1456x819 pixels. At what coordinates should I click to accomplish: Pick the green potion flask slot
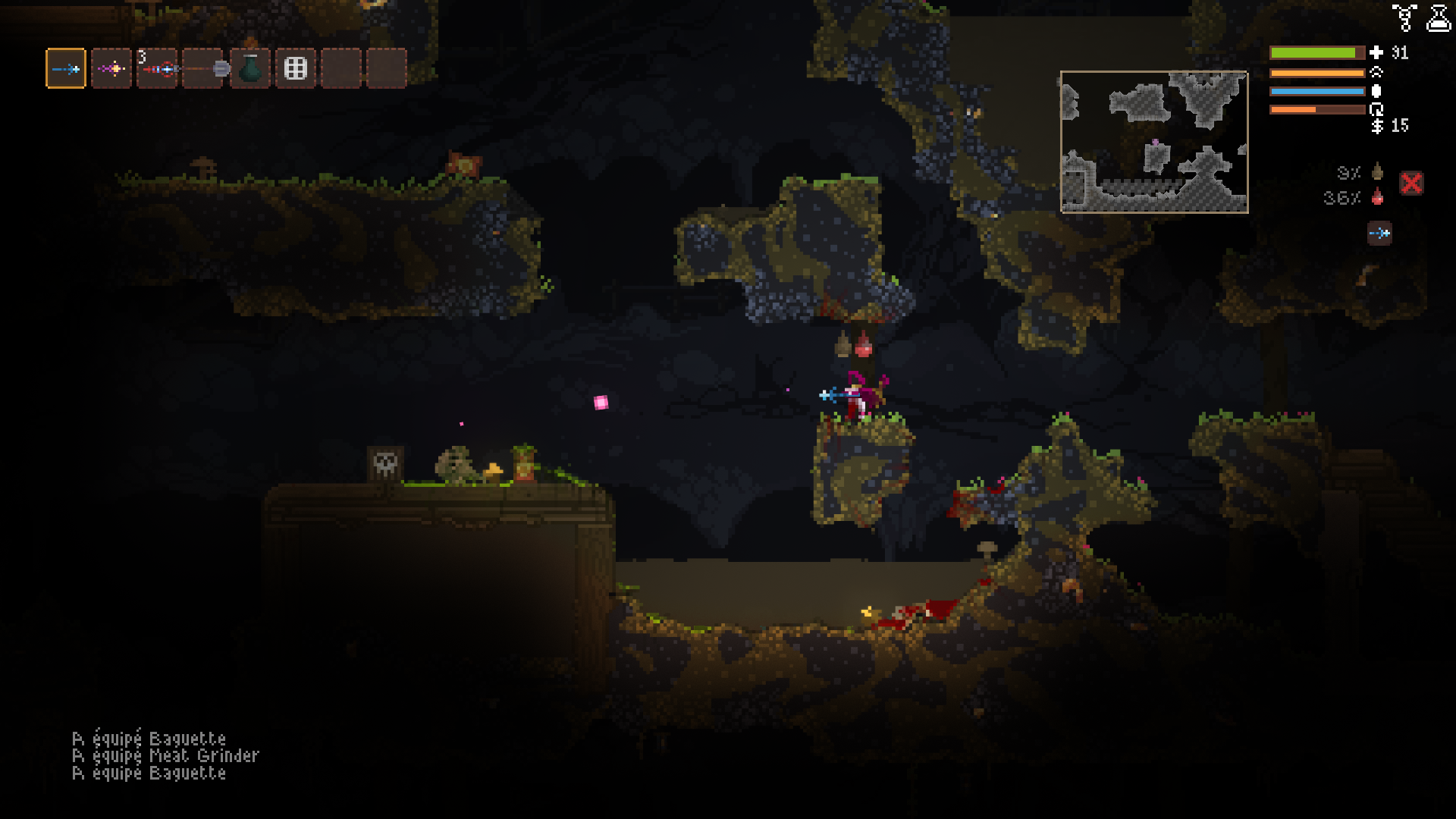[249, 69]
